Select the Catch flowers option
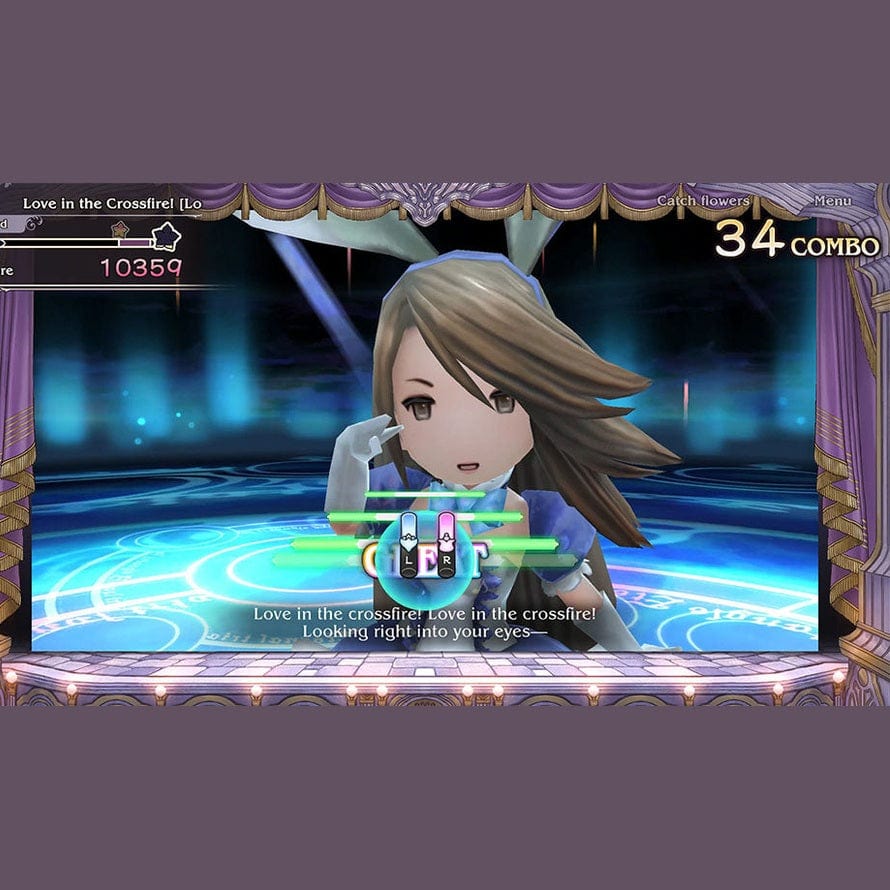The width and height of the screenshot is (890, 890). point(703,201)
